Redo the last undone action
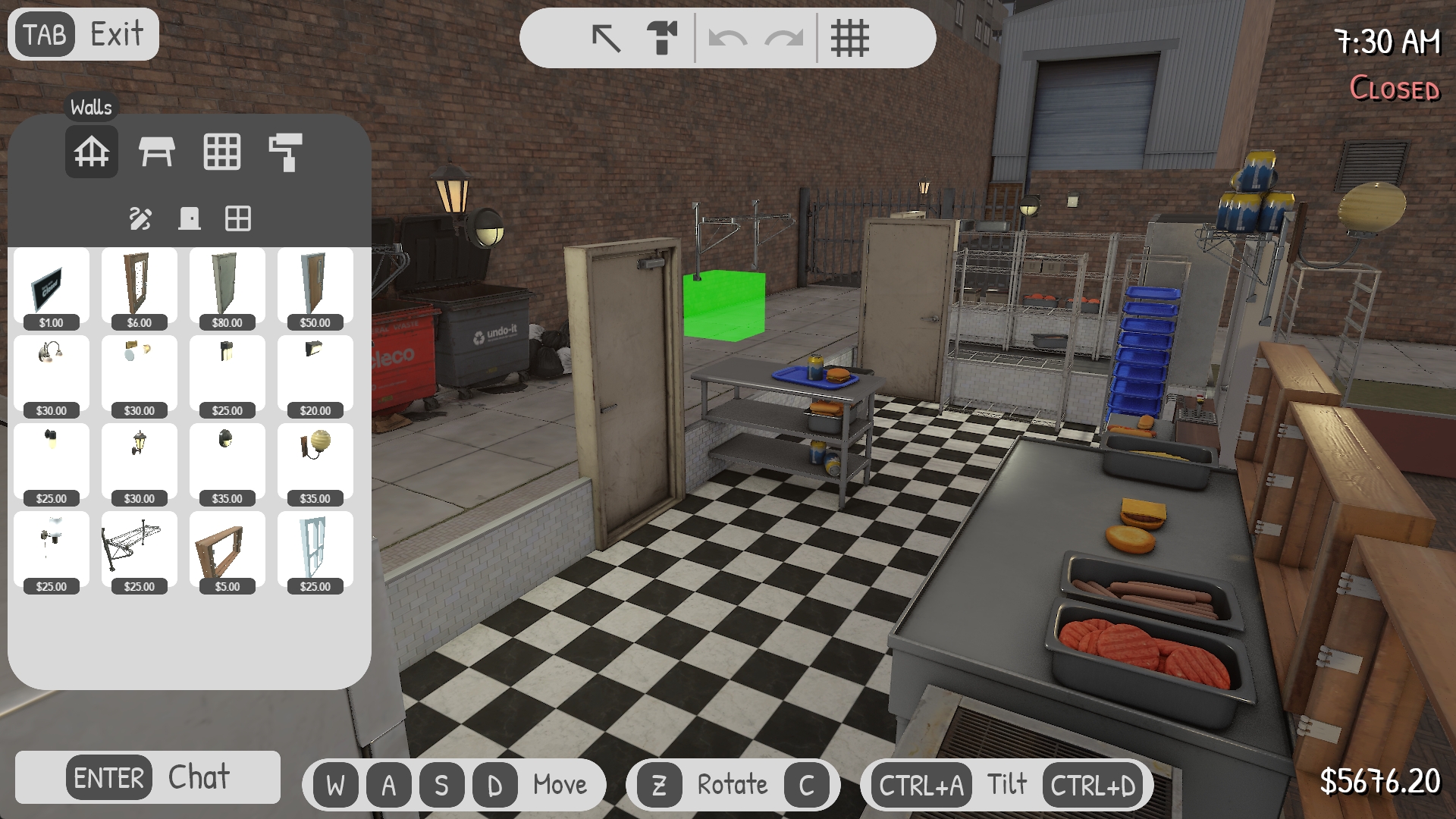 [784, 38]
